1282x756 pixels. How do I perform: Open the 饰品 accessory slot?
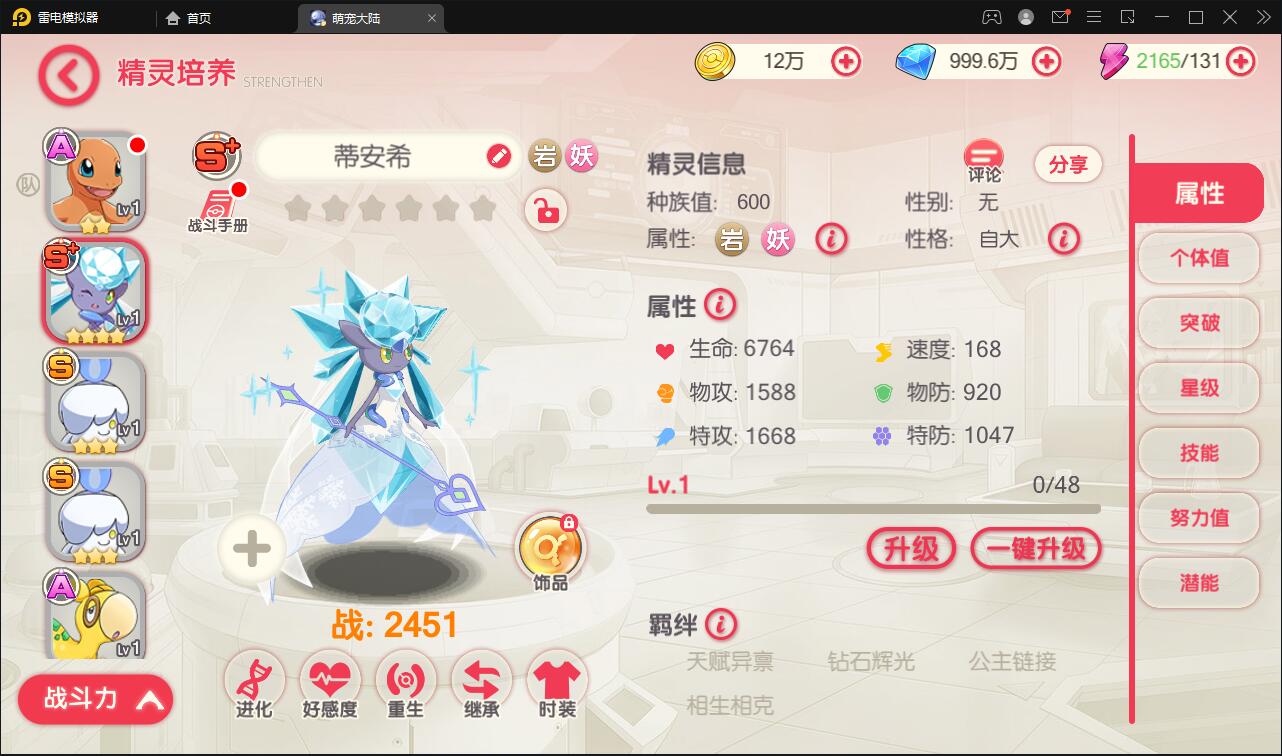tap(551, 545)
